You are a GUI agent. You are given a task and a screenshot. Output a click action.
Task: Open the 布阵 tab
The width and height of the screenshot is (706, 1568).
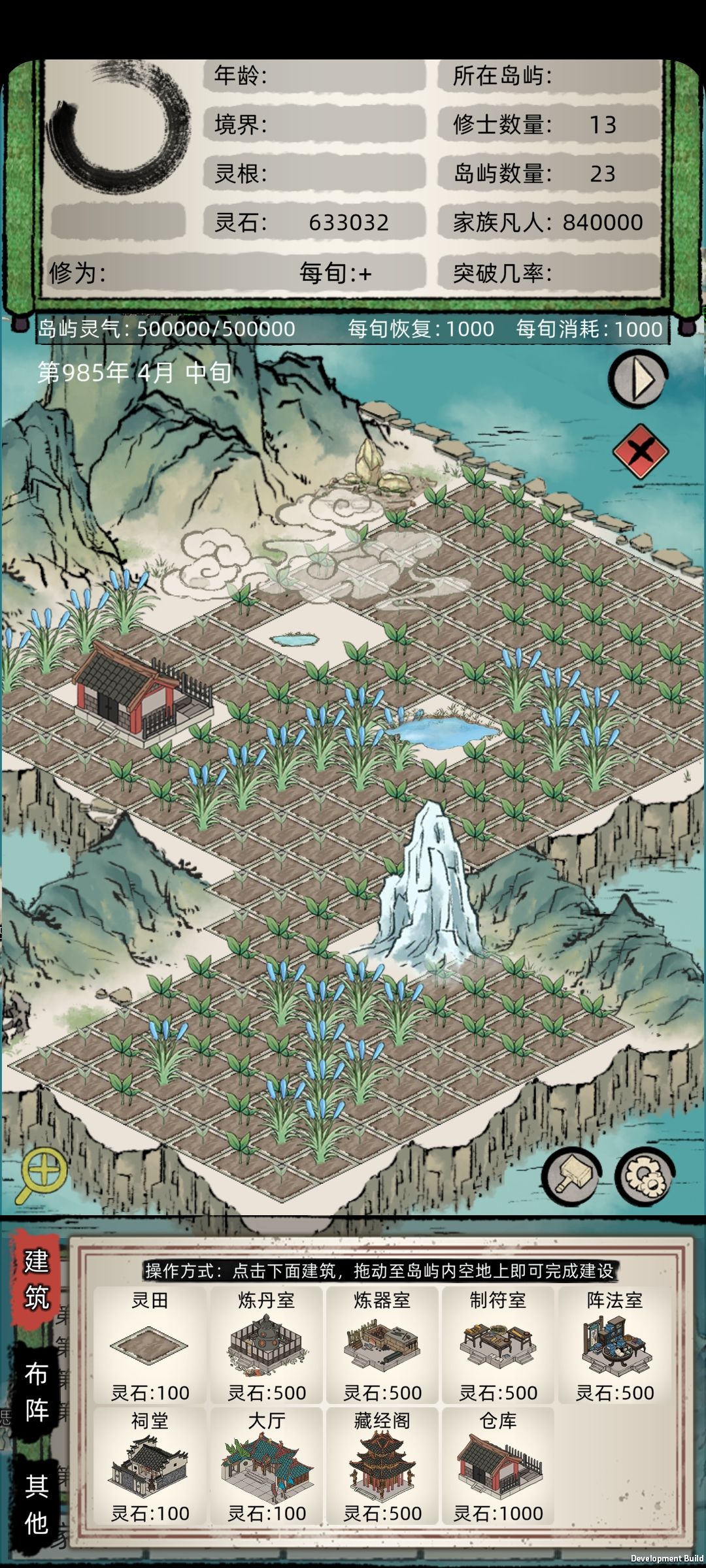click(37, 1392)
